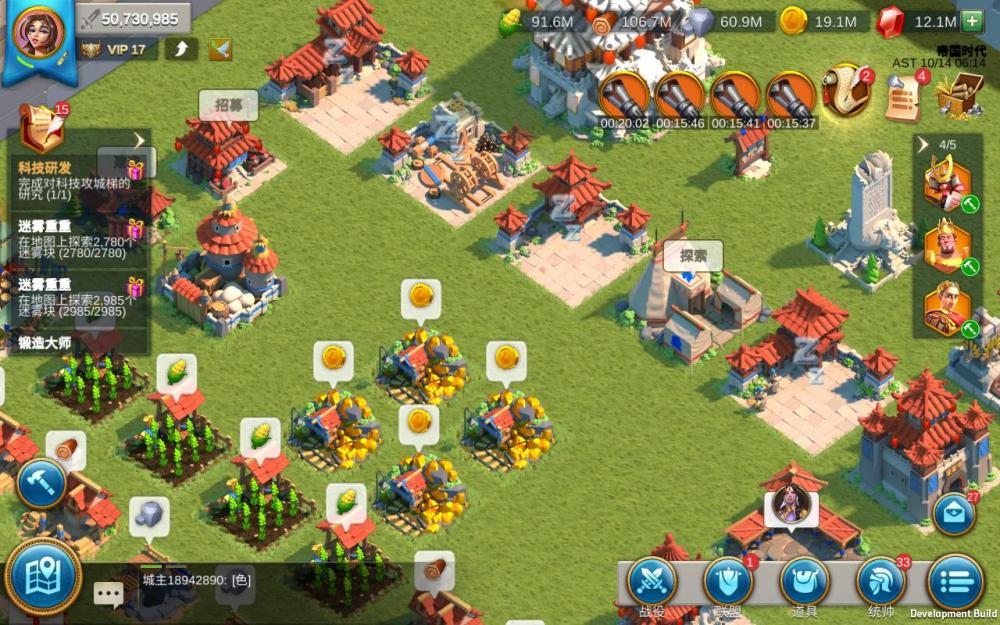Image resolution: width=1000 pixels, height=625 pixels.
Task: Open the 战役 campaign menu
Action: coord(653,583)
